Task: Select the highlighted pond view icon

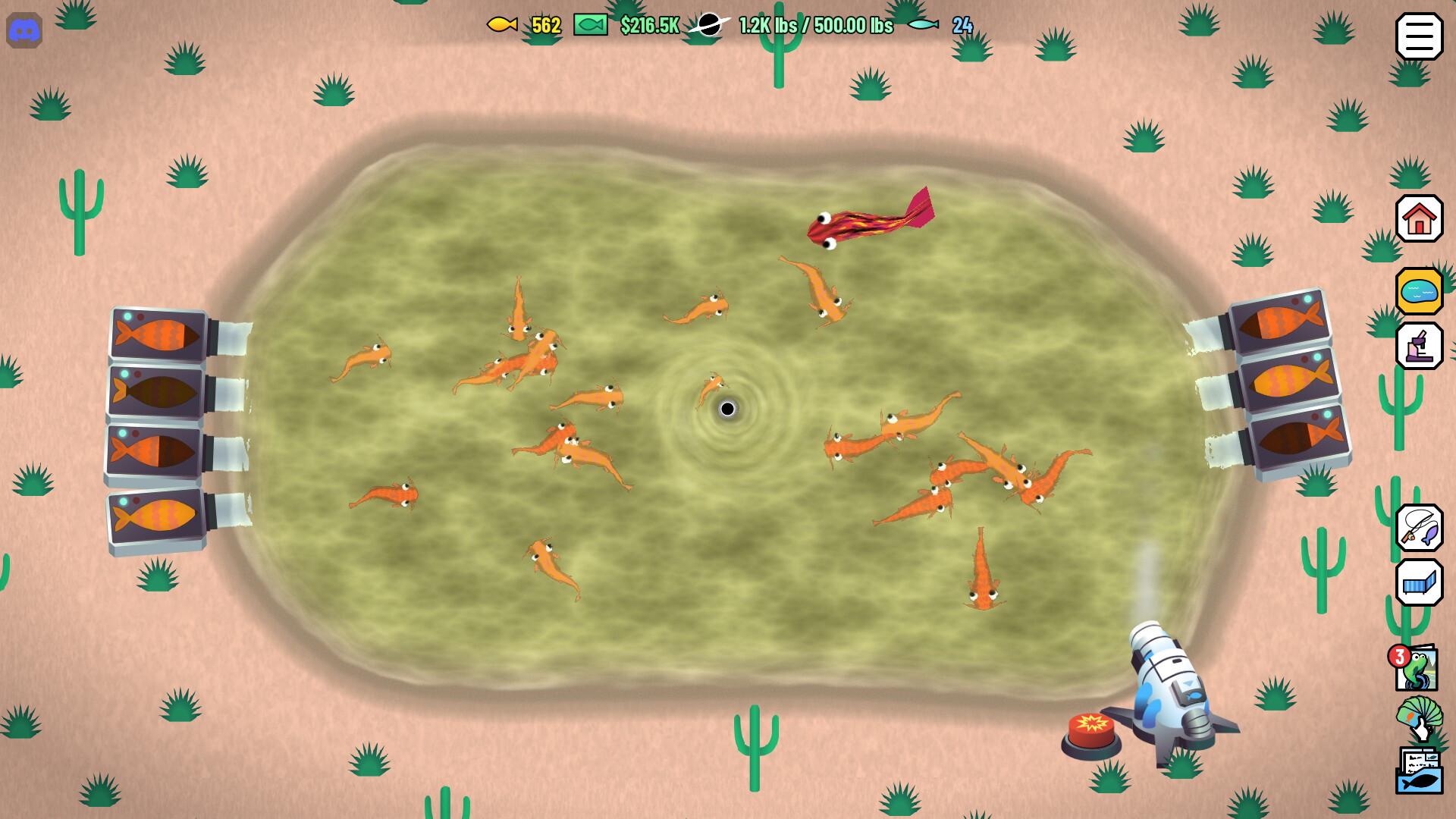Action: coord(1419,291)
